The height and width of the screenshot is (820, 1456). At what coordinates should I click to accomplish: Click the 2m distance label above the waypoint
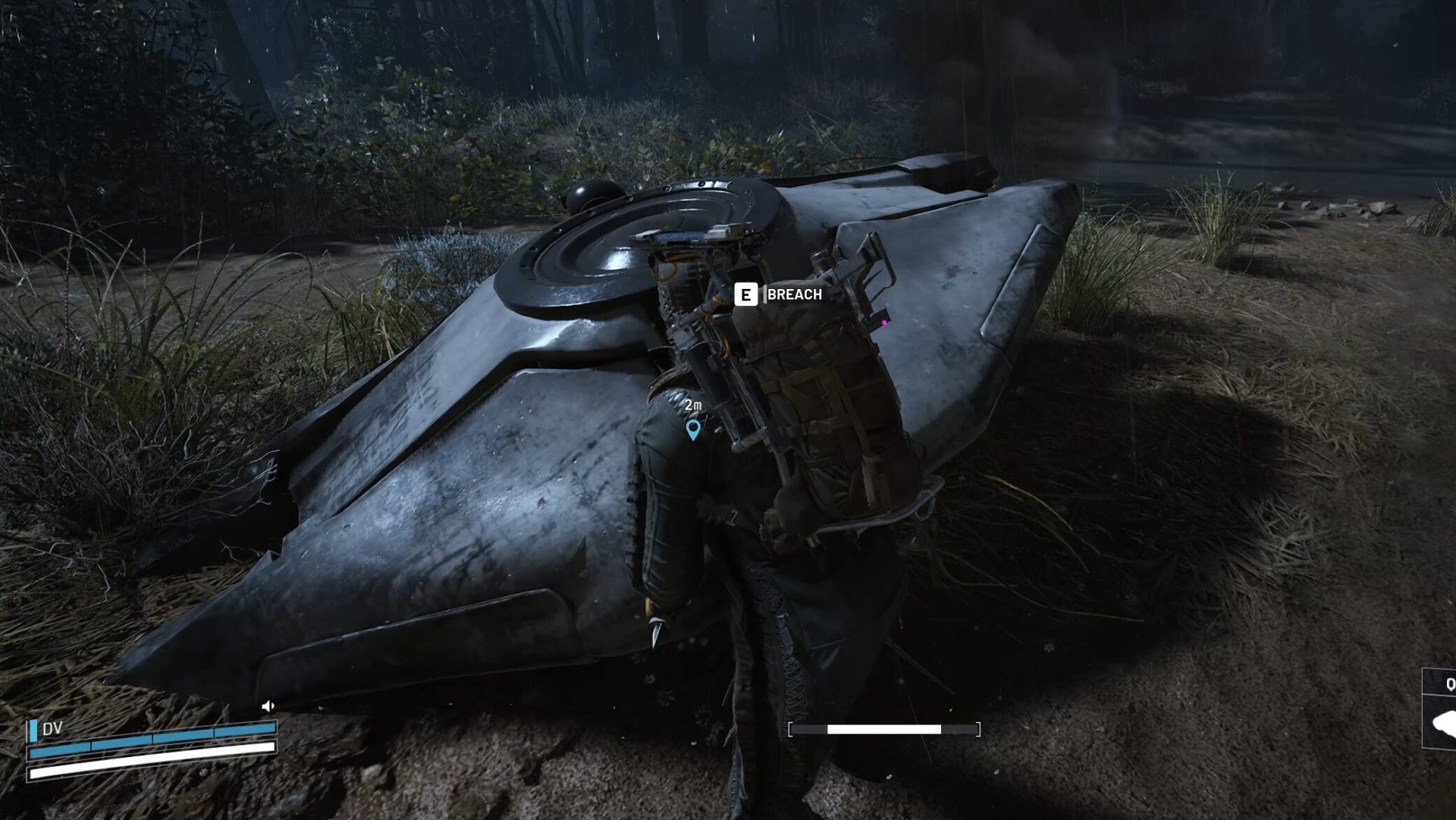coord(692,407)
